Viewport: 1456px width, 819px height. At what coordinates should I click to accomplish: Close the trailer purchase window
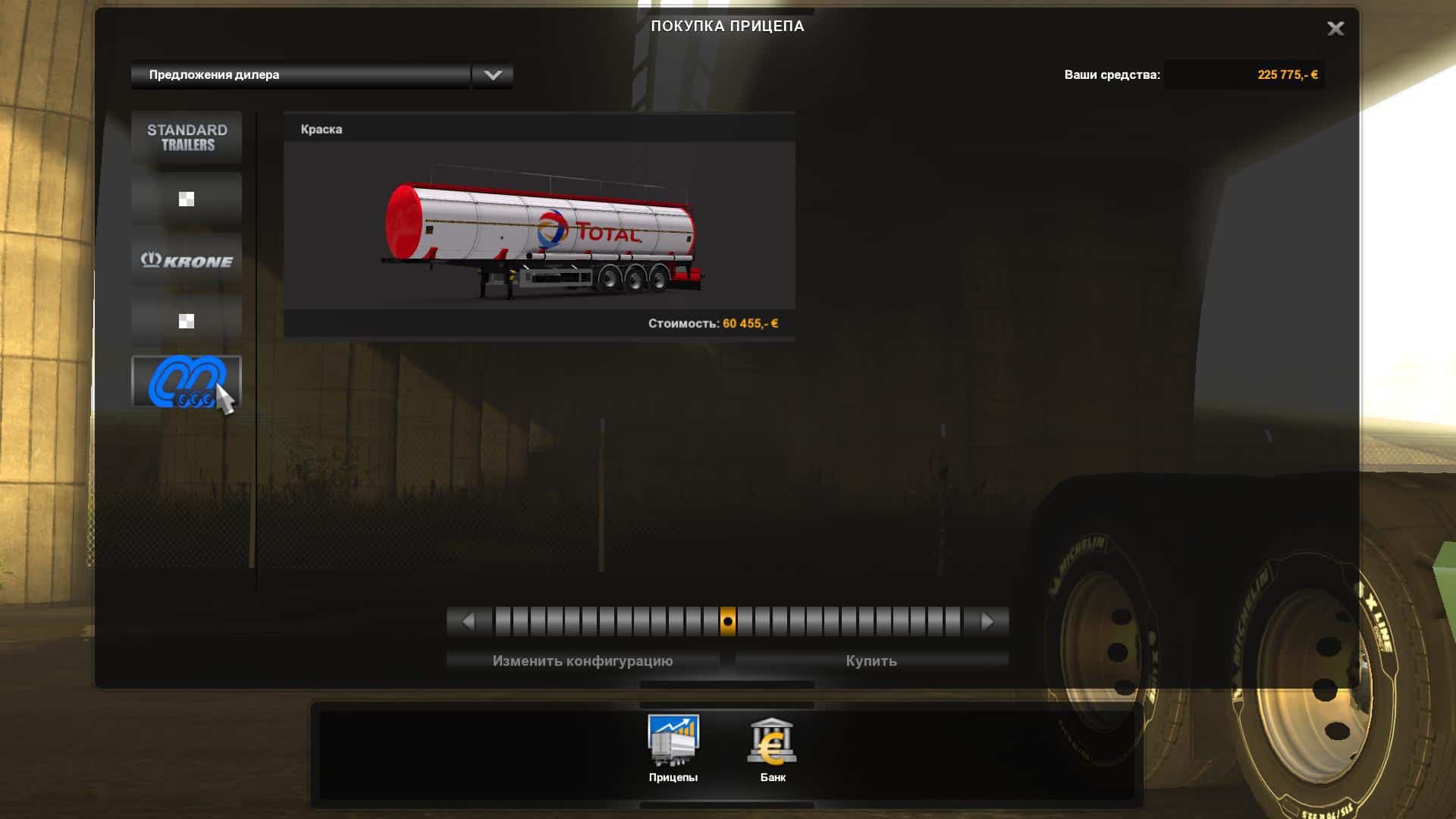tap(1335, 29)
